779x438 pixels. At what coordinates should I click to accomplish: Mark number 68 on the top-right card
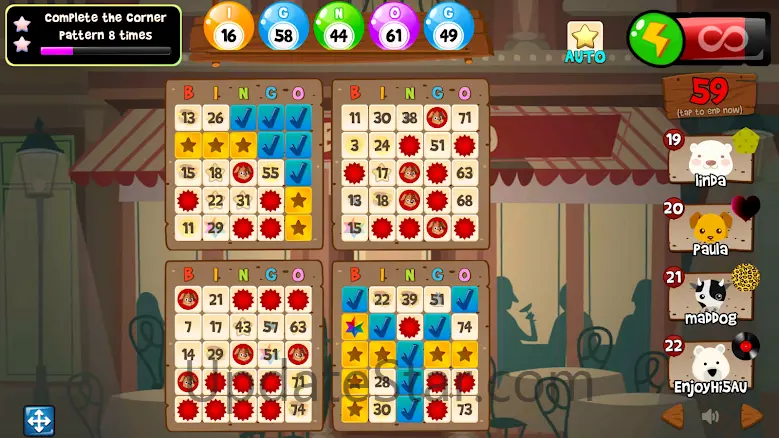click(464, 200)
